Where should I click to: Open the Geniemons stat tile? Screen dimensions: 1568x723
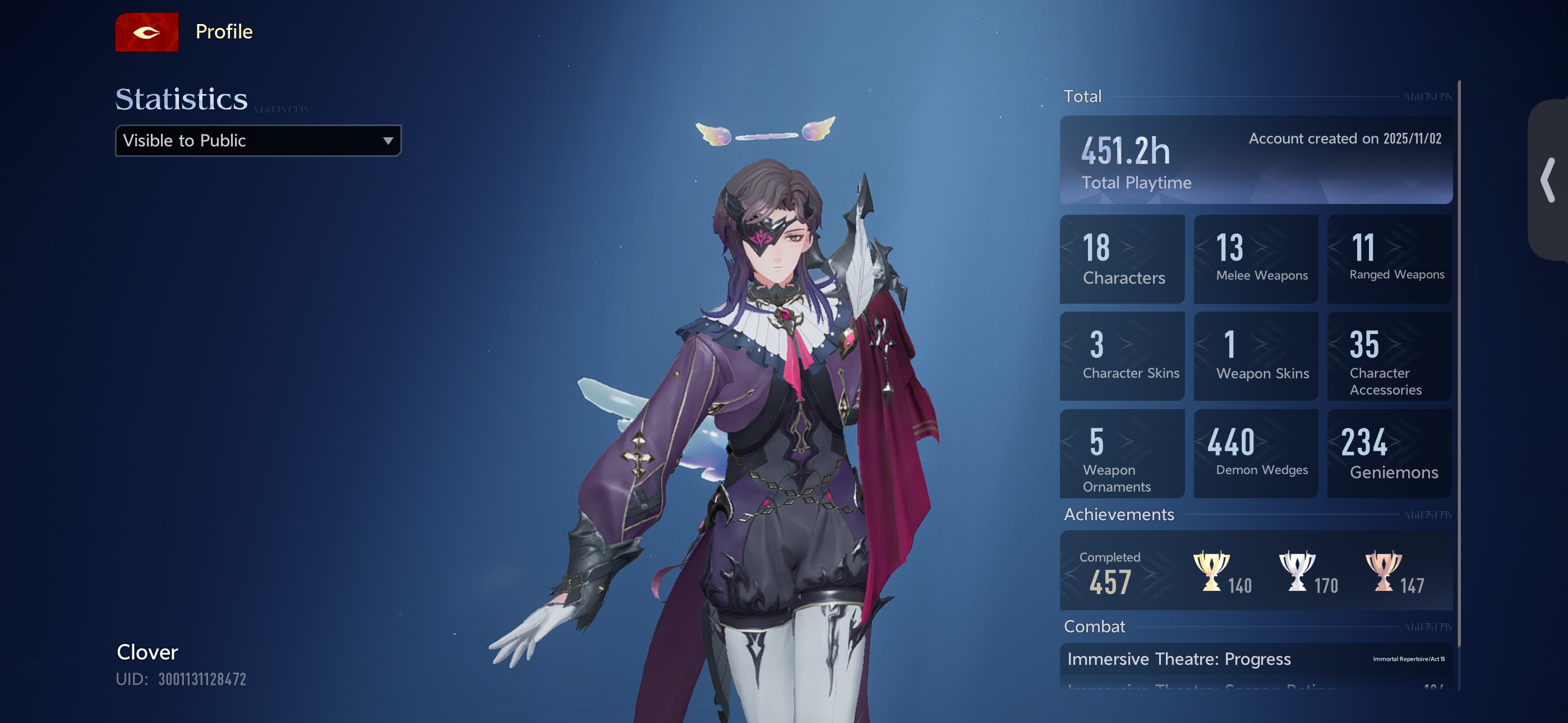1389,454
